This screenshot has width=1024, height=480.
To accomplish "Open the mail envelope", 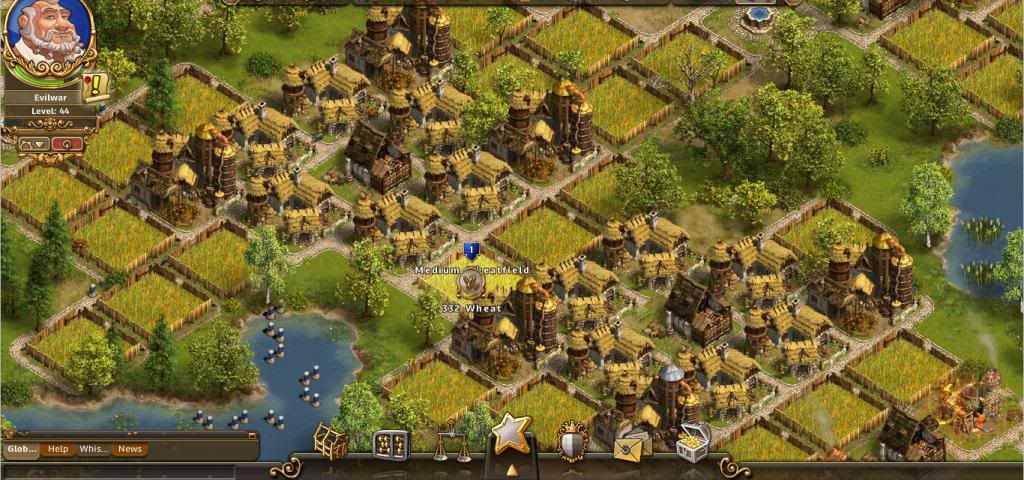I will tap(632, 444).
